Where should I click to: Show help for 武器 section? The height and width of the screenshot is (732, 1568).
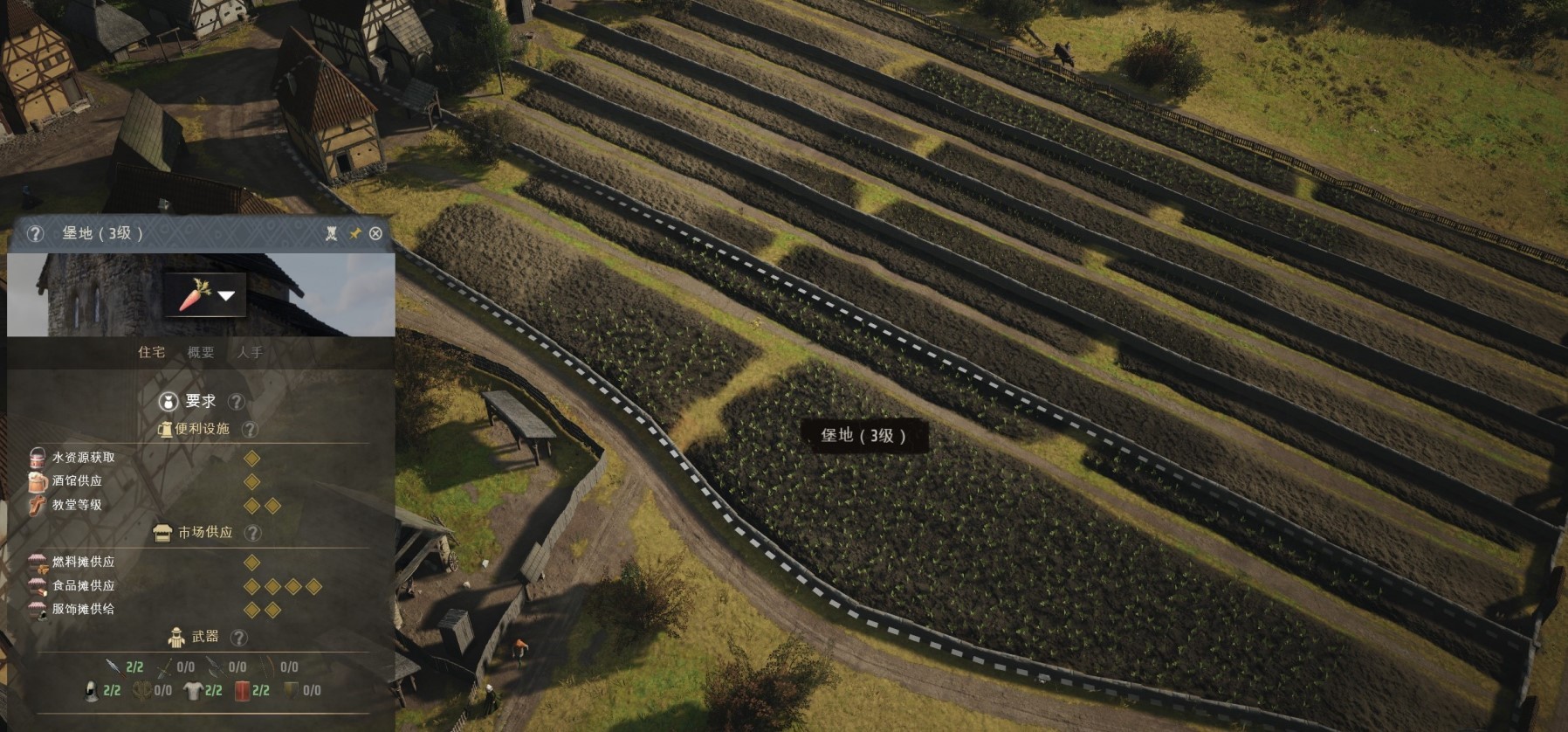[238, 638]
